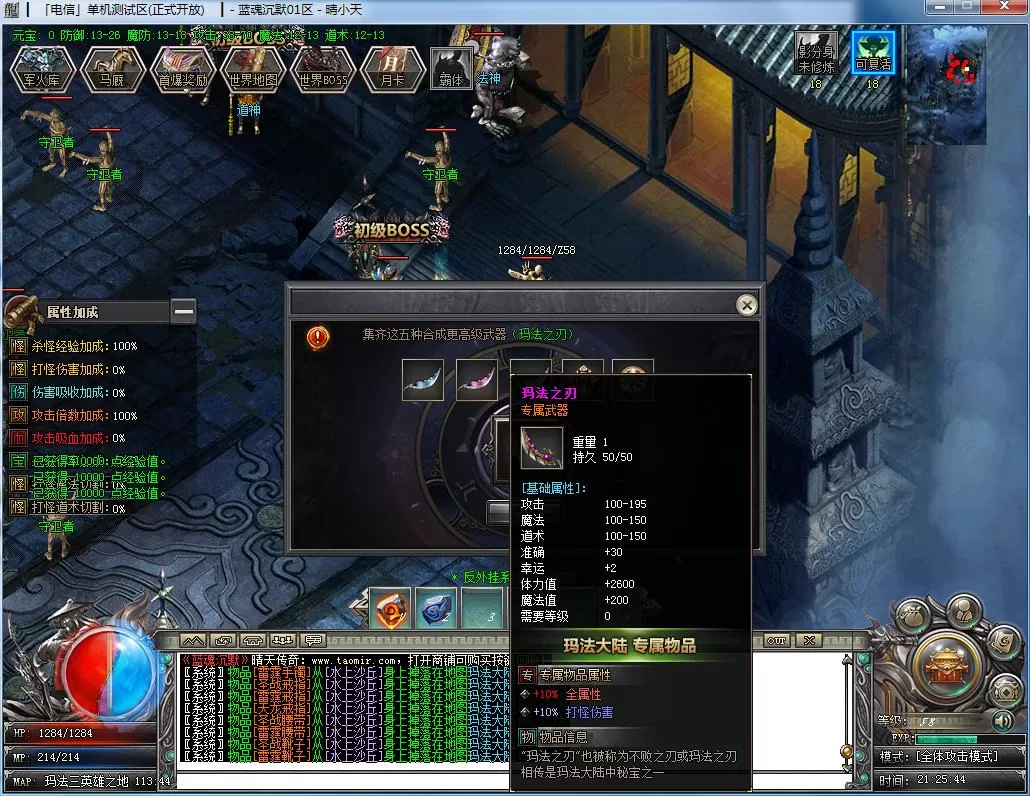Select the blue curved blade material slot
Screen dimensions: 1030x796
click(x=423, y=380)
